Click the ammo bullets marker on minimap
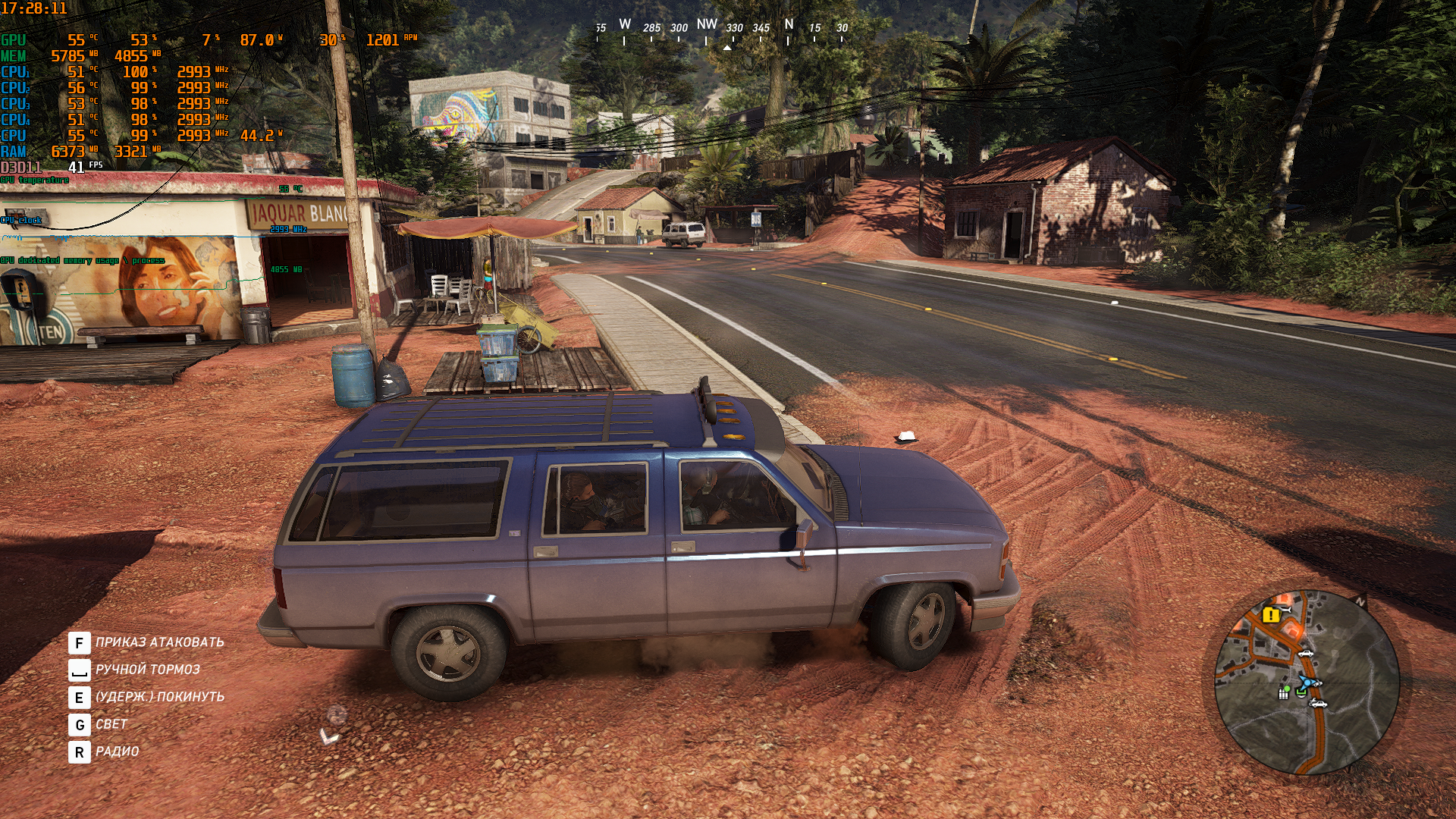The image size is (1456, 819). 1283,693
